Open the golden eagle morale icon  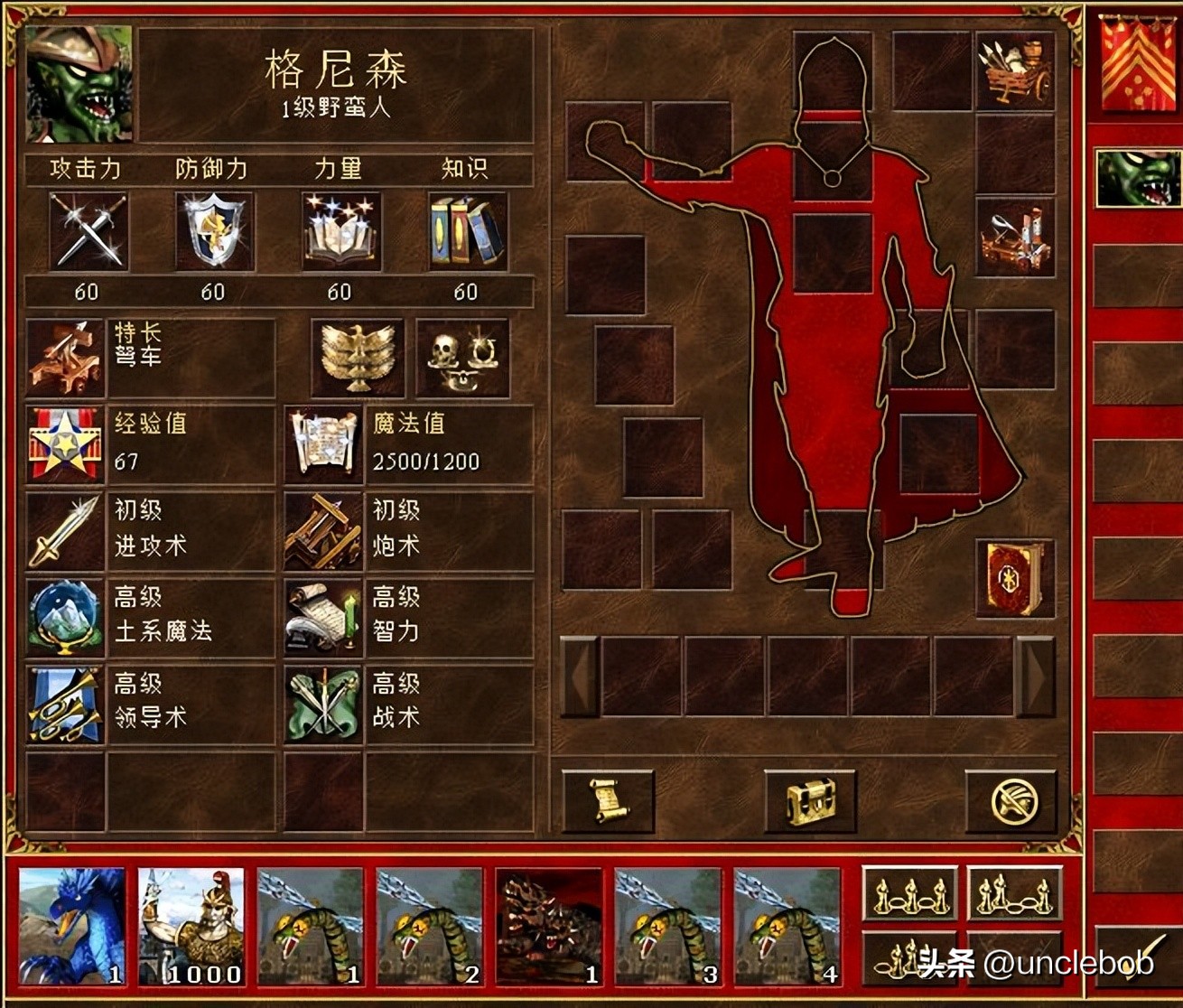coord(358,359)
